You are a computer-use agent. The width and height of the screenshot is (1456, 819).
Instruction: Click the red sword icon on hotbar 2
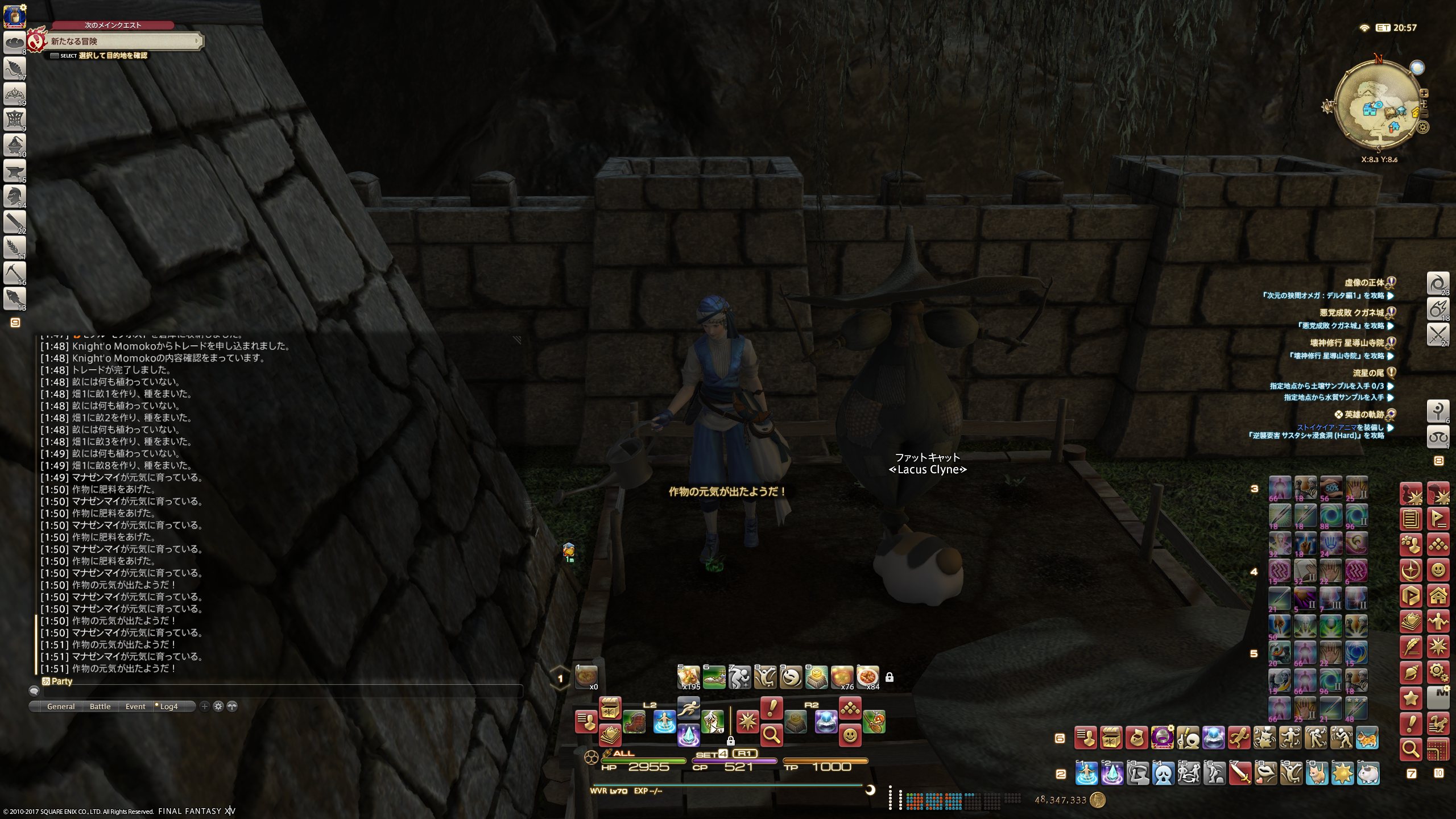(x=1240, y=773)
